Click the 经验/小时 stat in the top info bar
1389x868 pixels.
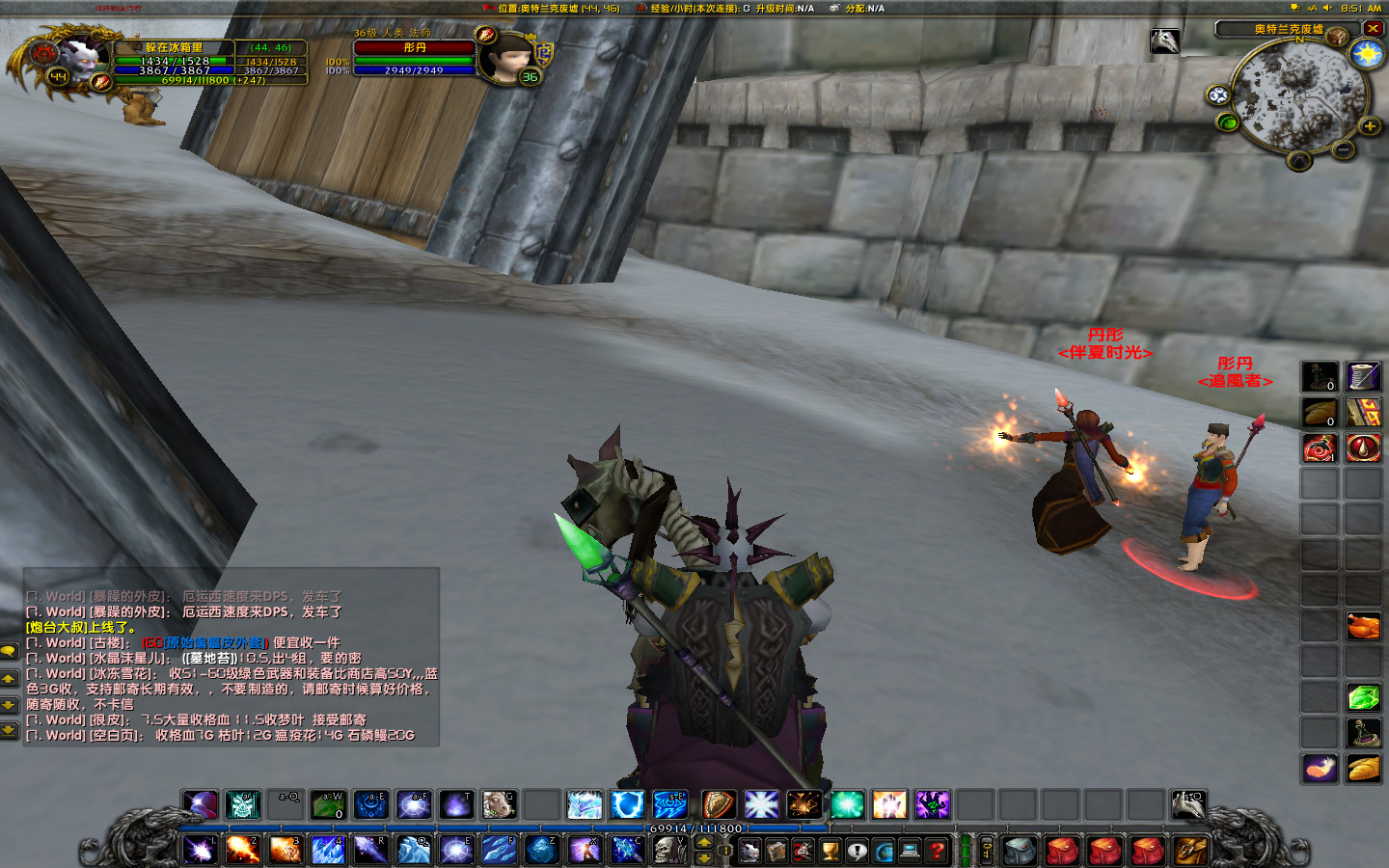pyautogui.click(x=697, y=8)
